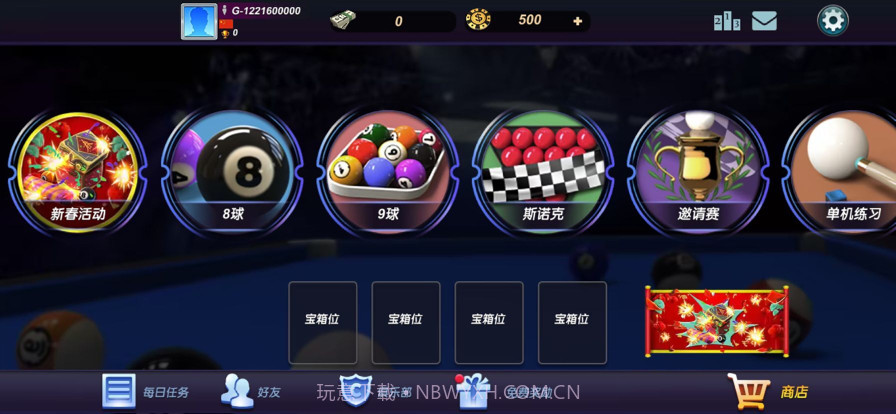Open the gift box icon in bottom bar
The image size is (896, 414).
(470, 391)
